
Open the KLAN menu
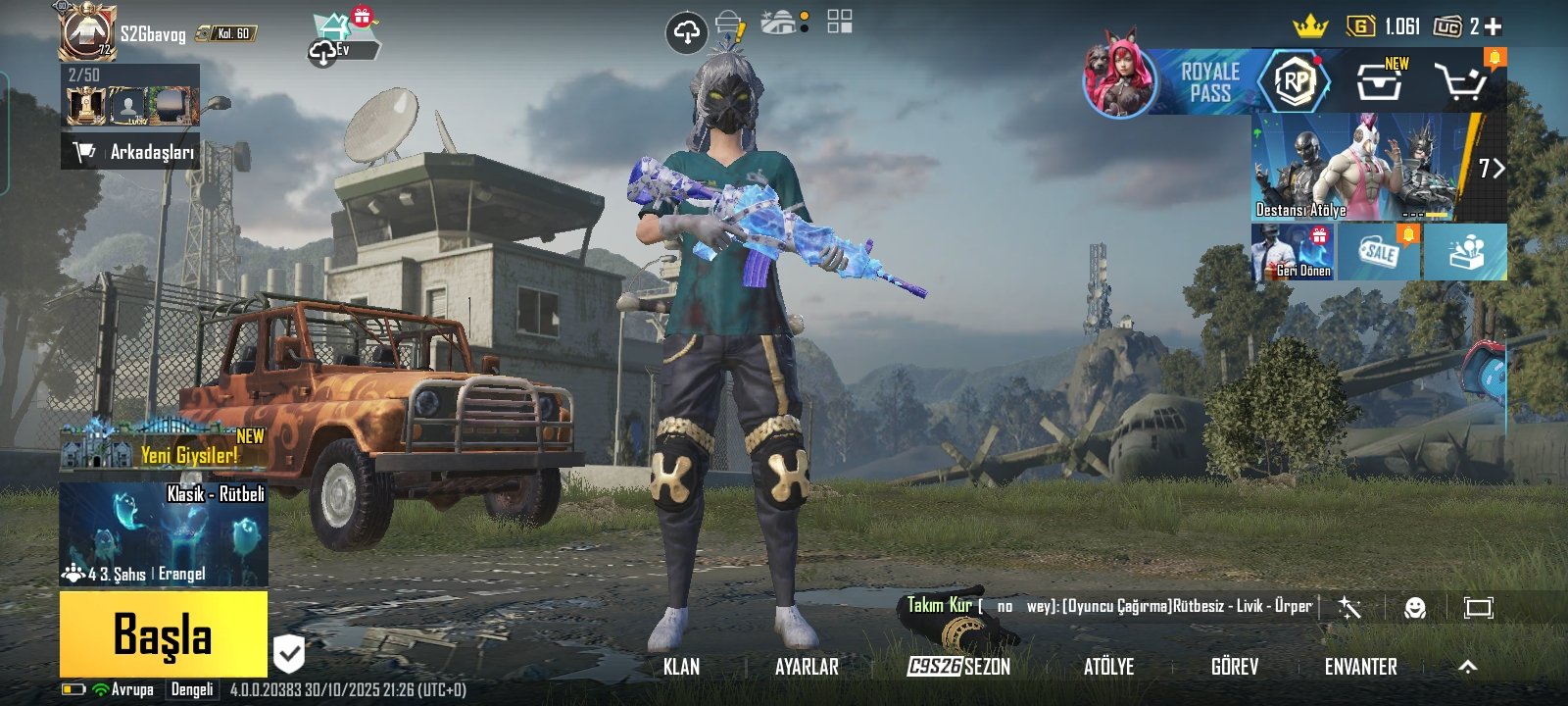click(681, 667)
